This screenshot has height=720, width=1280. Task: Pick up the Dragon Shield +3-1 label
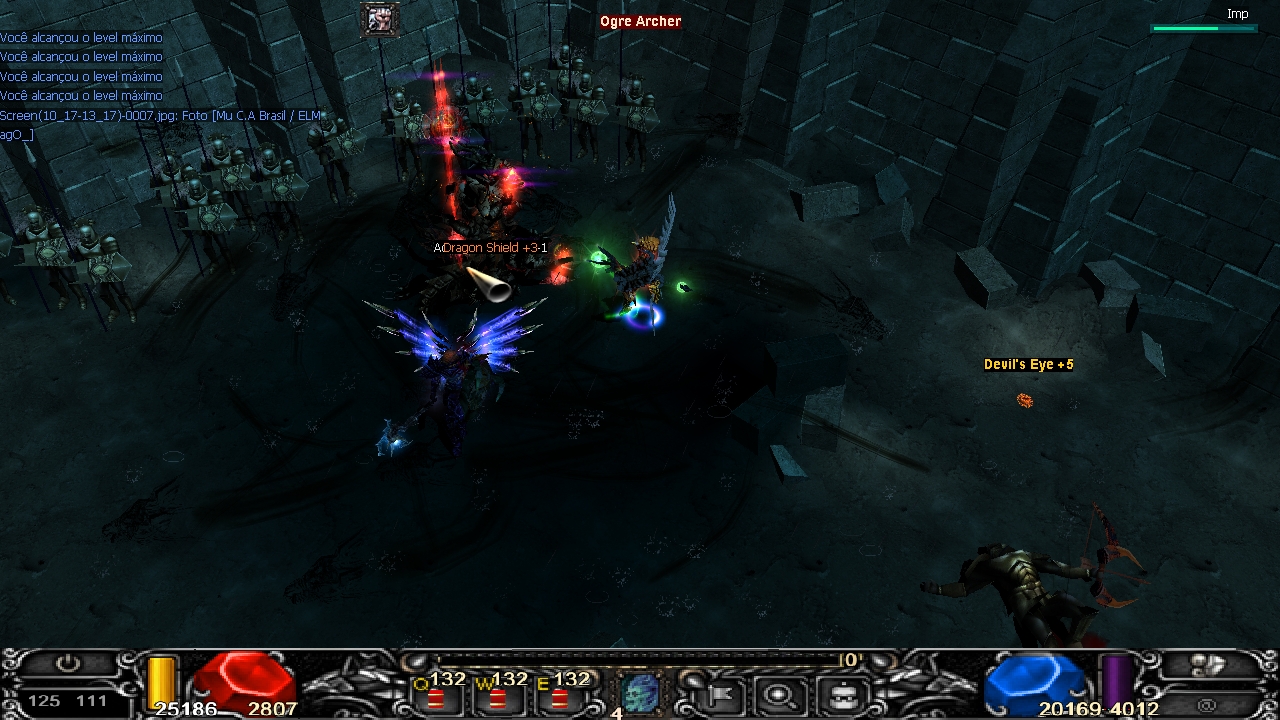pyautogui.click(x=493, y=248)
